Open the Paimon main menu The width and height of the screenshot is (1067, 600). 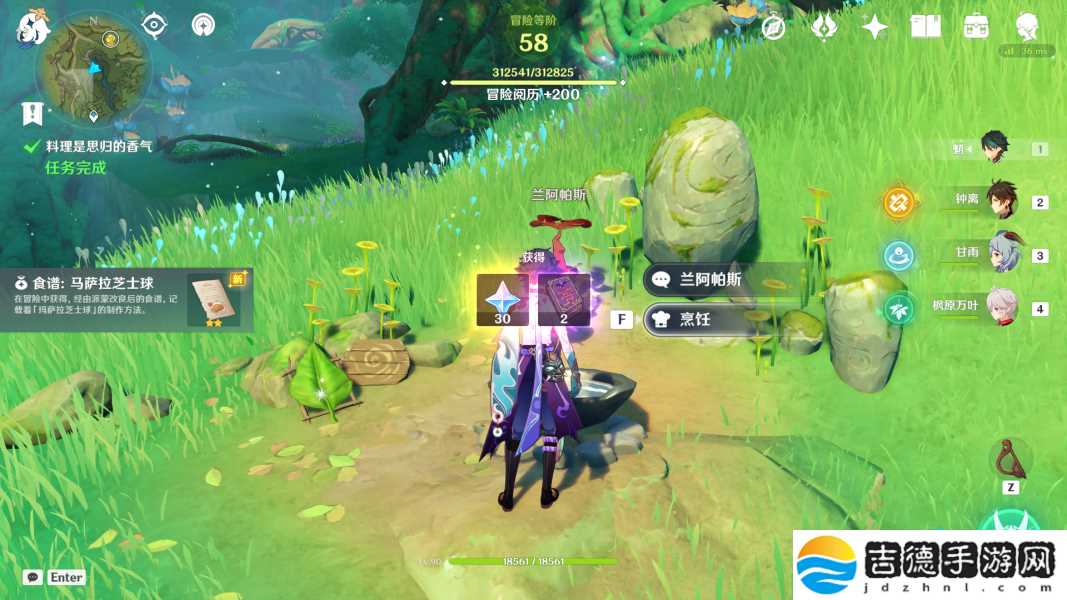tap(33, 27)
